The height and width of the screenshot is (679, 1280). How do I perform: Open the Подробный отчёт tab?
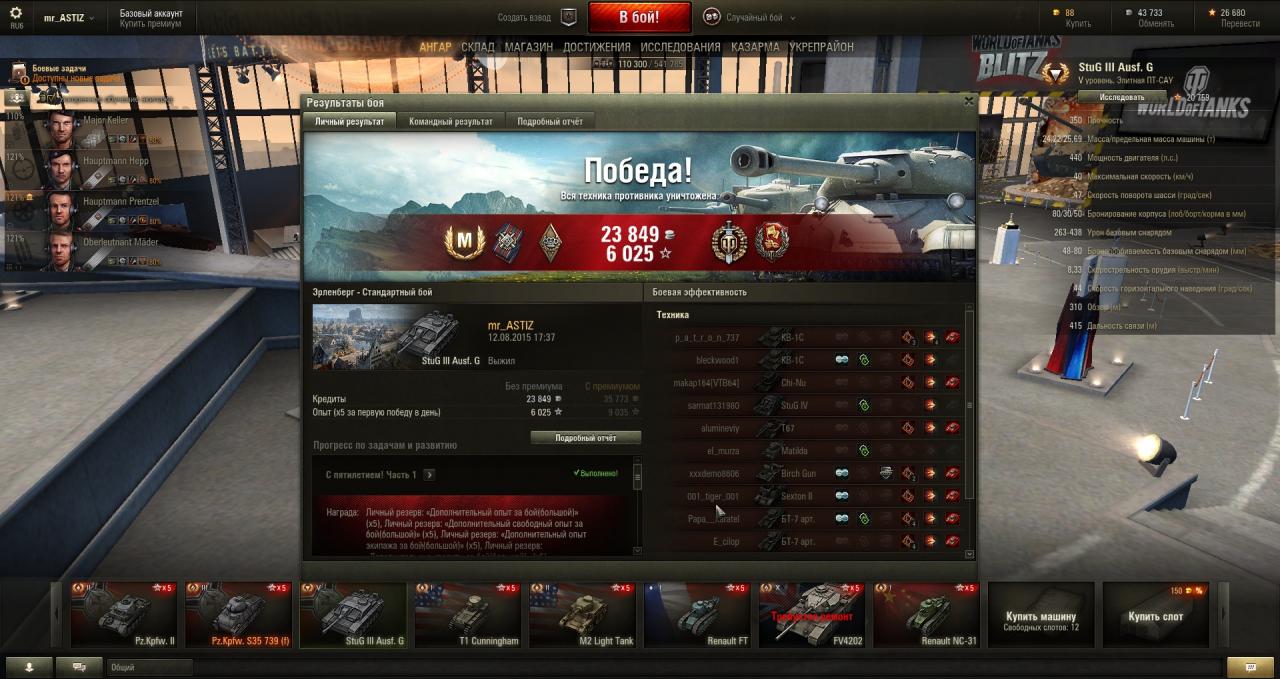pos(549,121)
